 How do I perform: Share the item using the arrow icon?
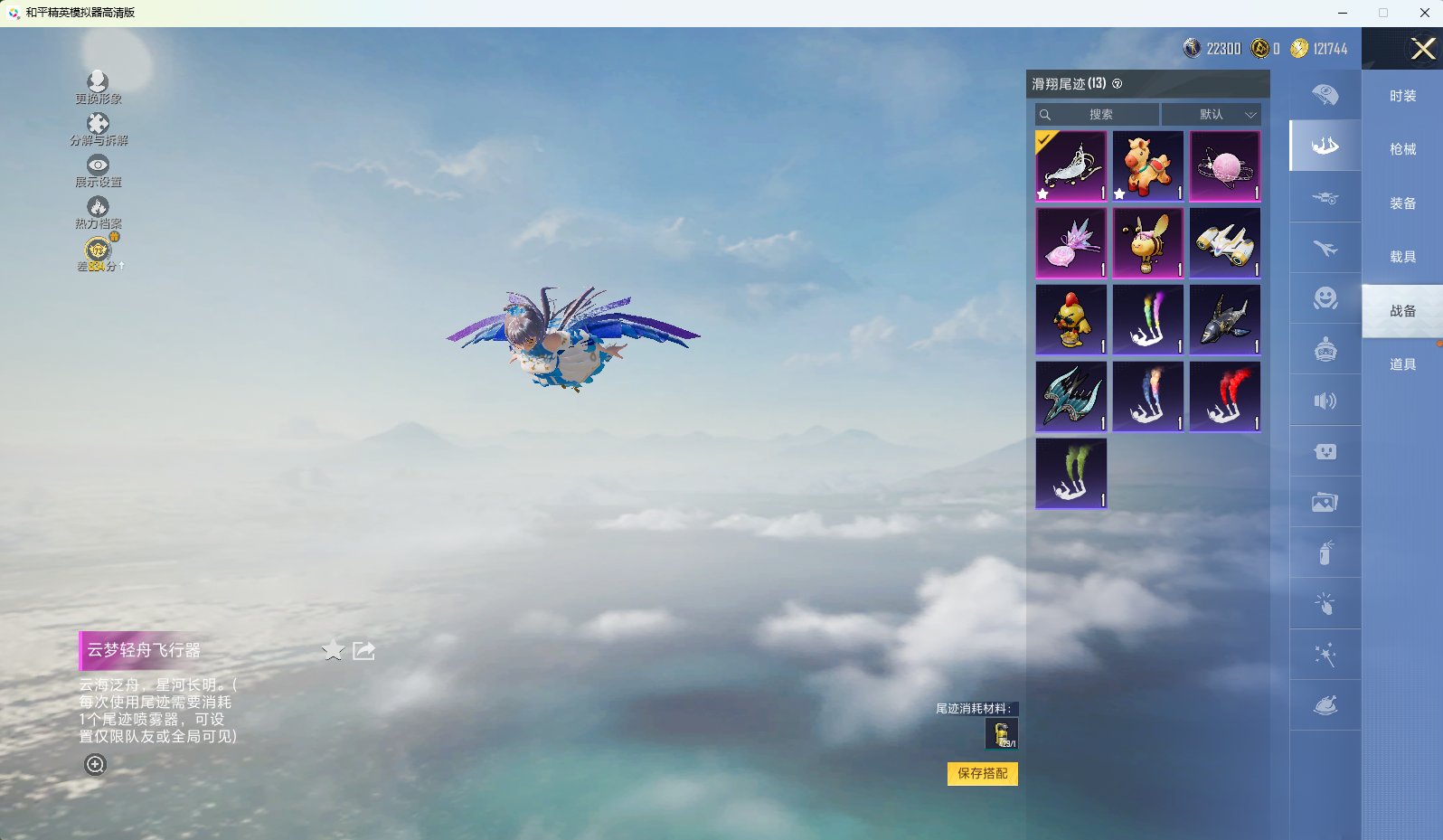point(363,650)
